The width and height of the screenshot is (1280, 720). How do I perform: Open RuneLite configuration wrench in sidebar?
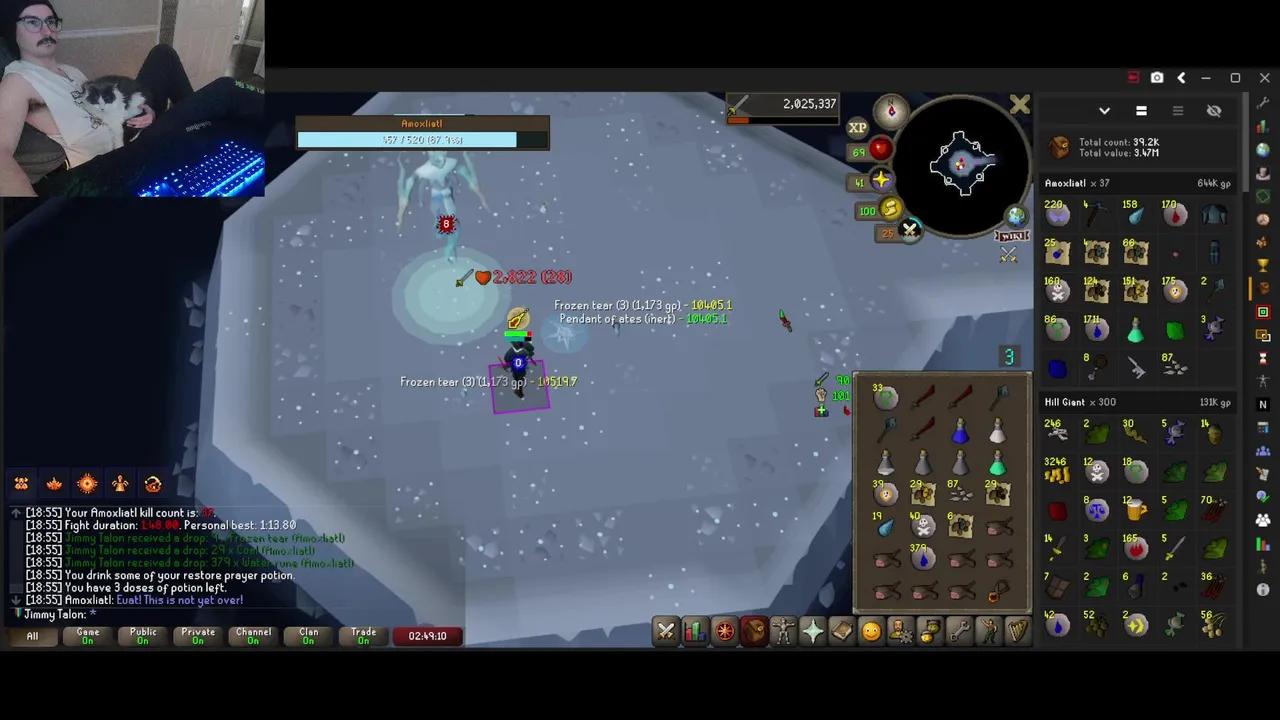coord(1264,104)
